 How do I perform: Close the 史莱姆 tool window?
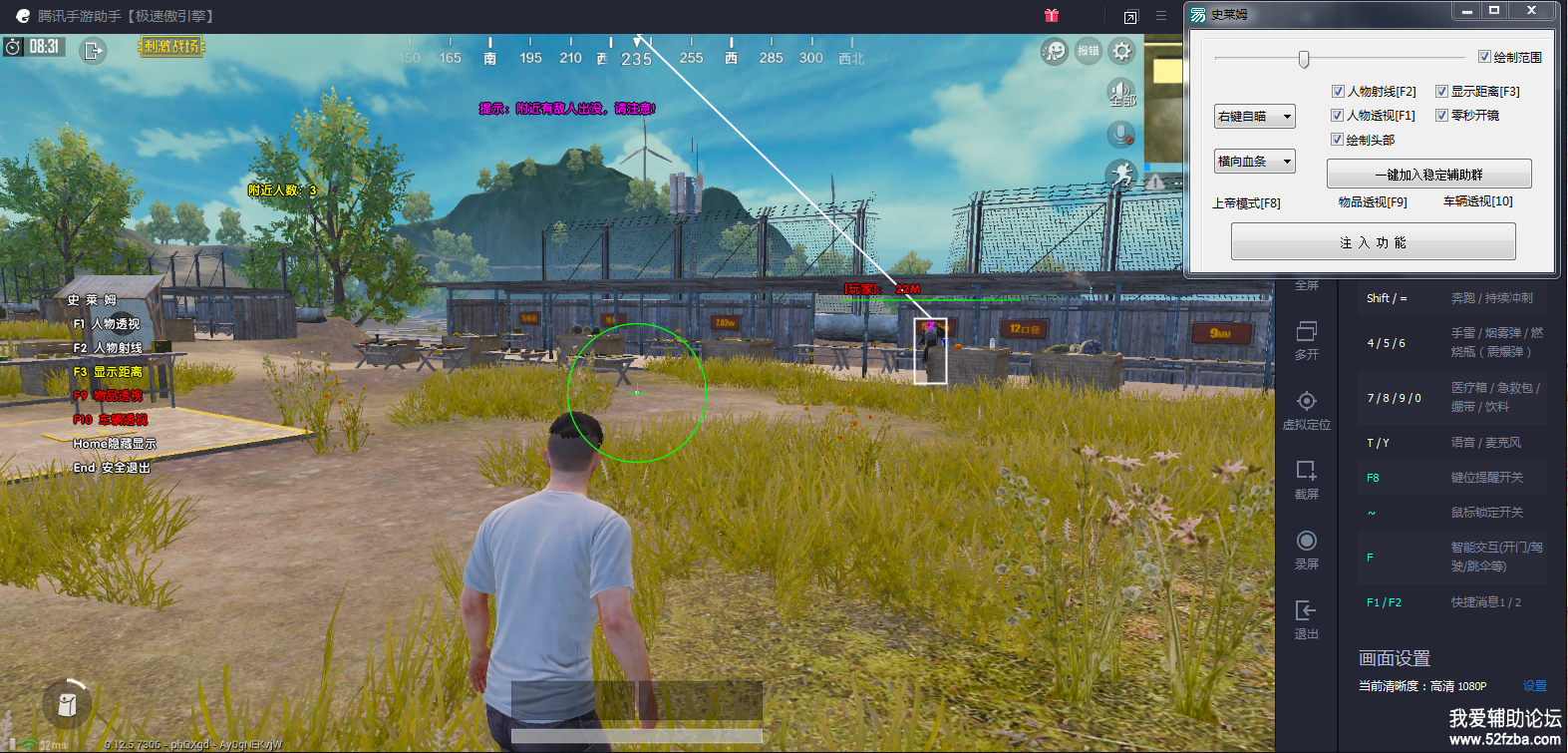1531,11
